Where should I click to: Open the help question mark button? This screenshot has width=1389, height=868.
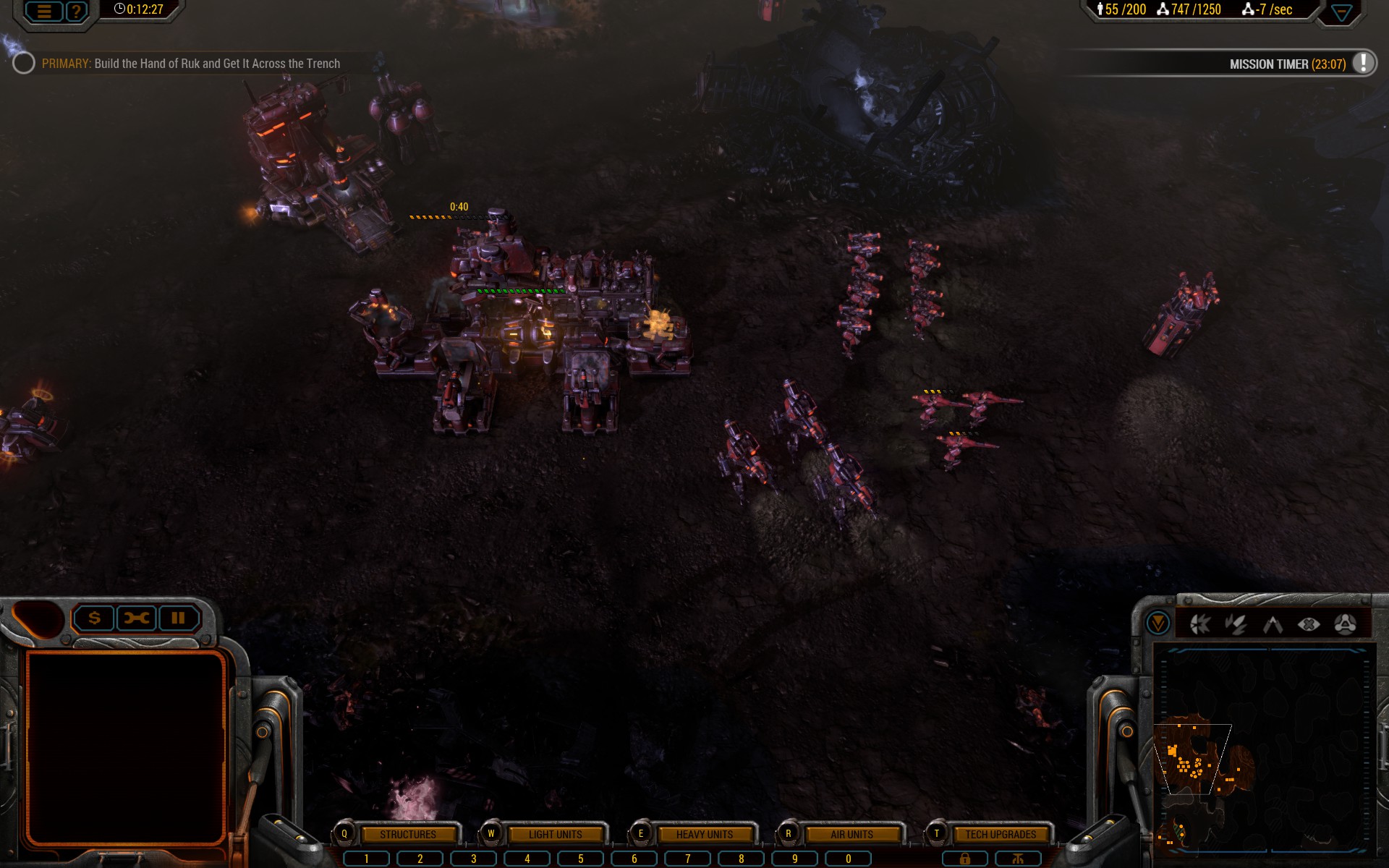point(76,11)
